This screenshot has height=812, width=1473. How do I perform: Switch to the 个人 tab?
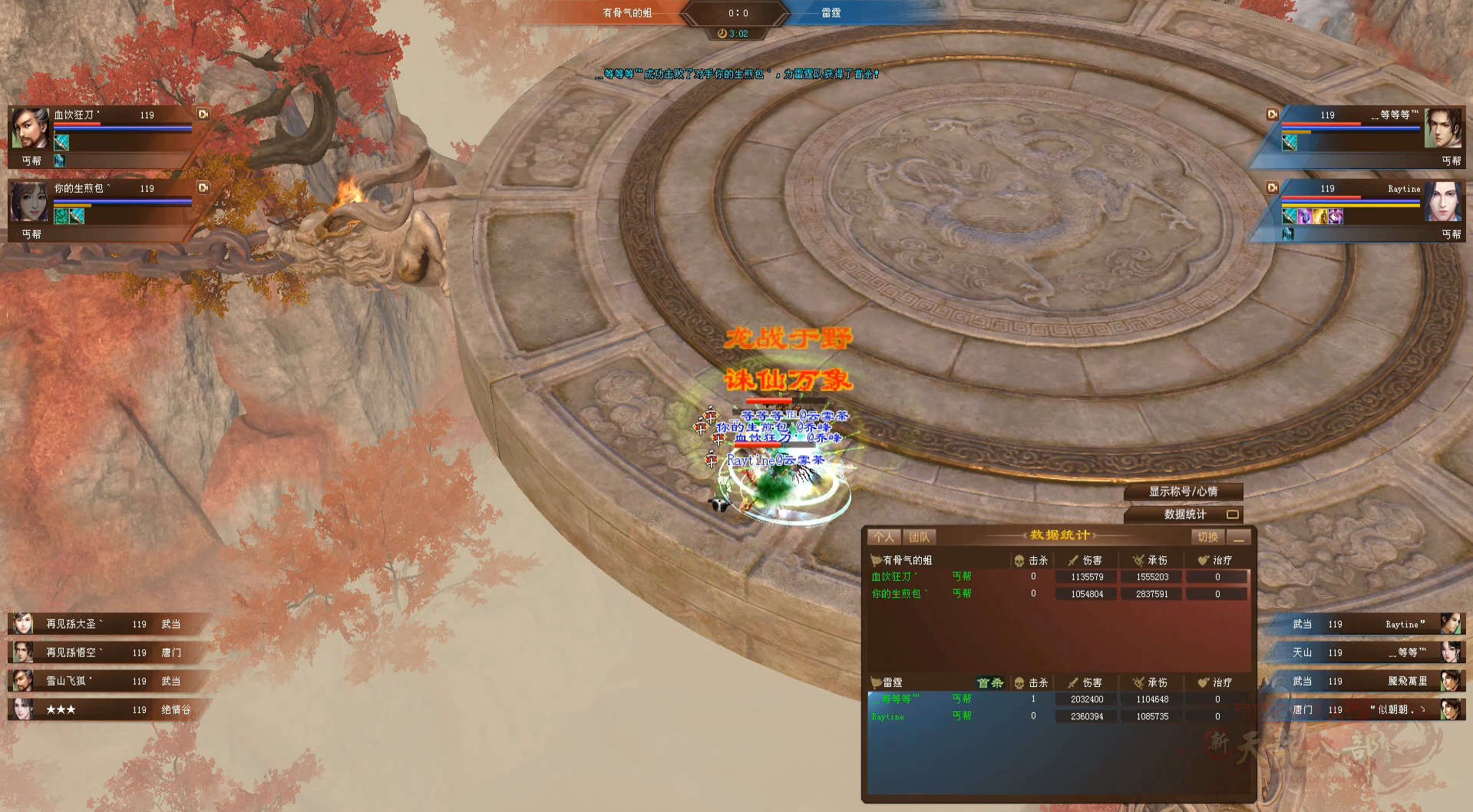pos(884,536)
